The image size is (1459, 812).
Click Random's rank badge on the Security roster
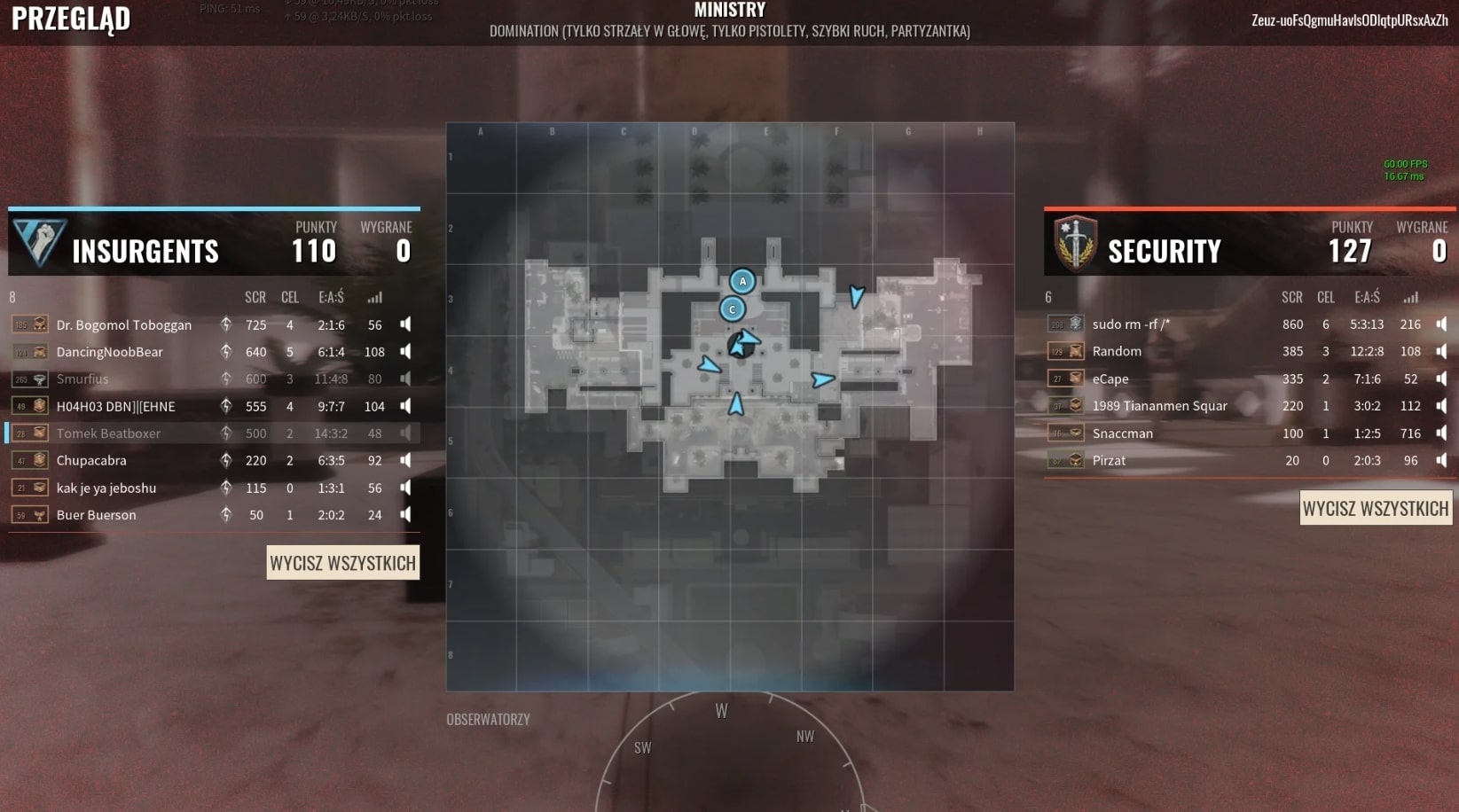click(x=1065, y=351)
